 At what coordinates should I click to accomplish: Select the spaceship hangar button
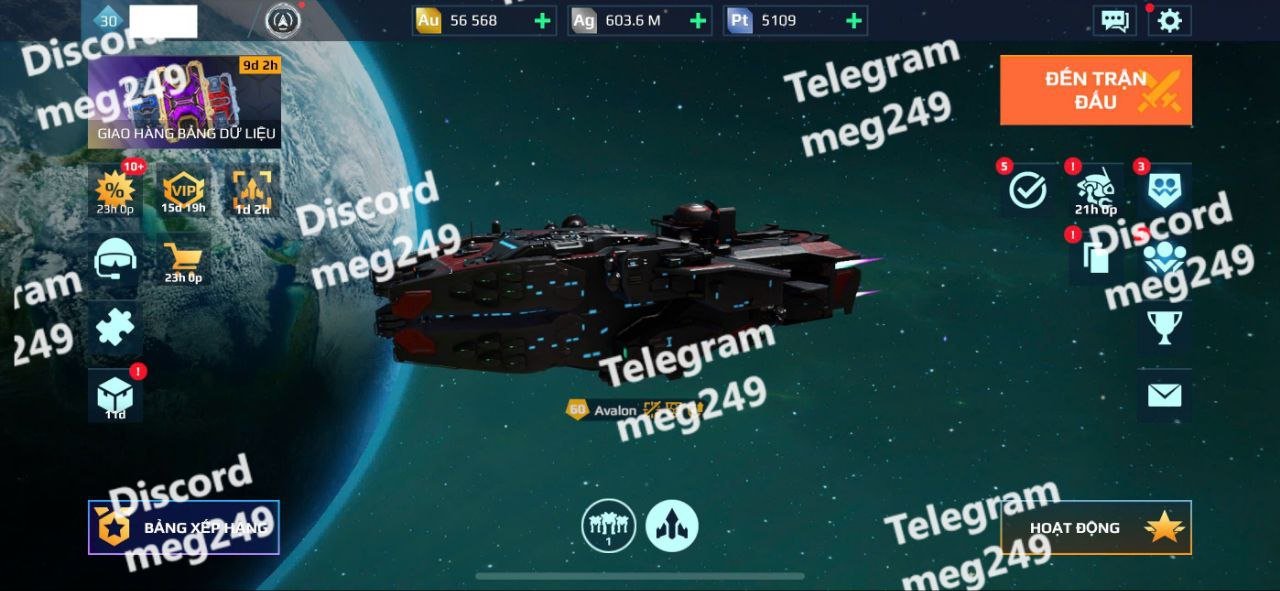pyautogui.click(x=672, y=525)
